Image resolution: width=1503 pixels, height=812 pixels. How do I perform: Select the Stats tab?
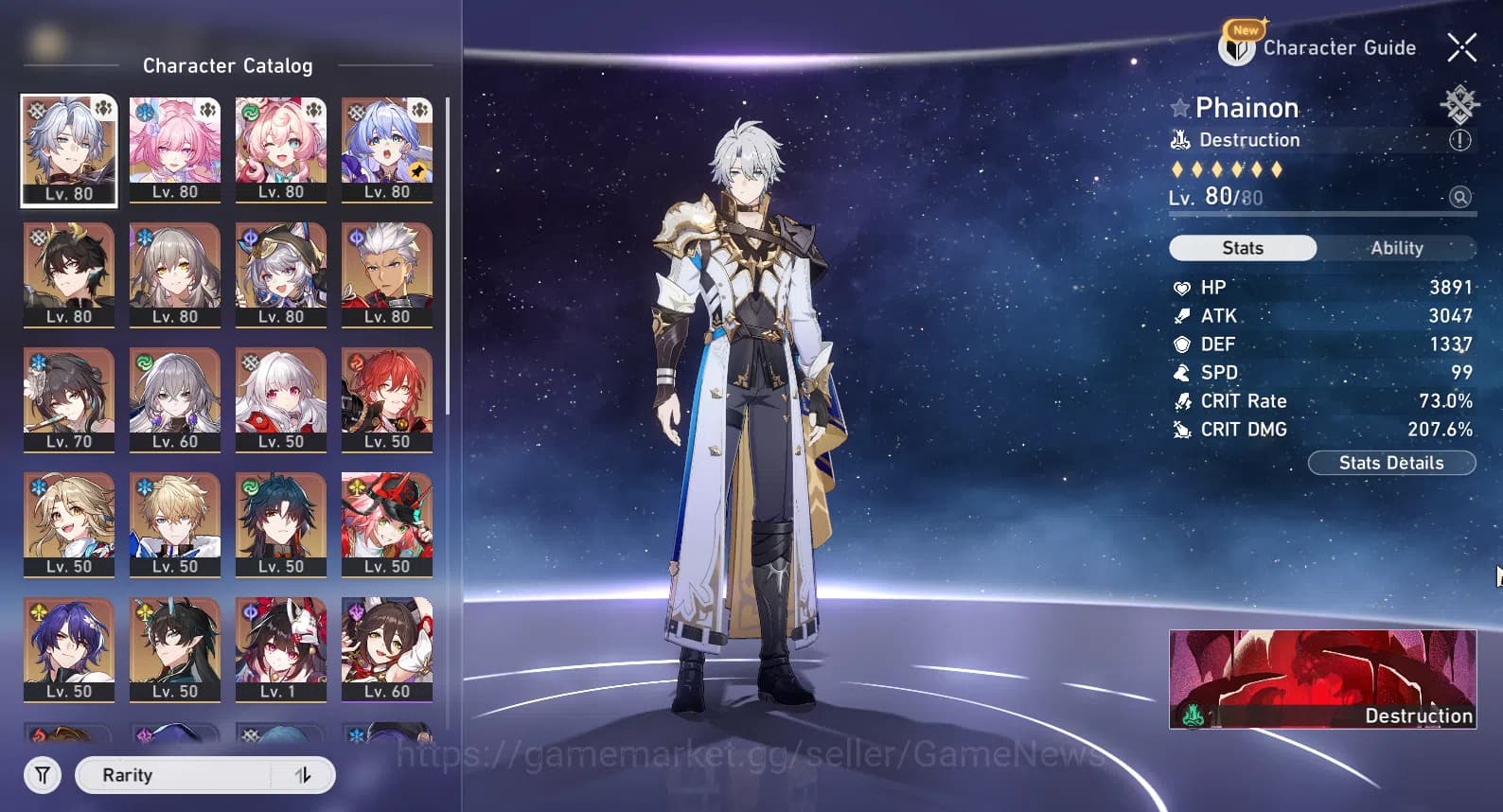pos(1242,248)
